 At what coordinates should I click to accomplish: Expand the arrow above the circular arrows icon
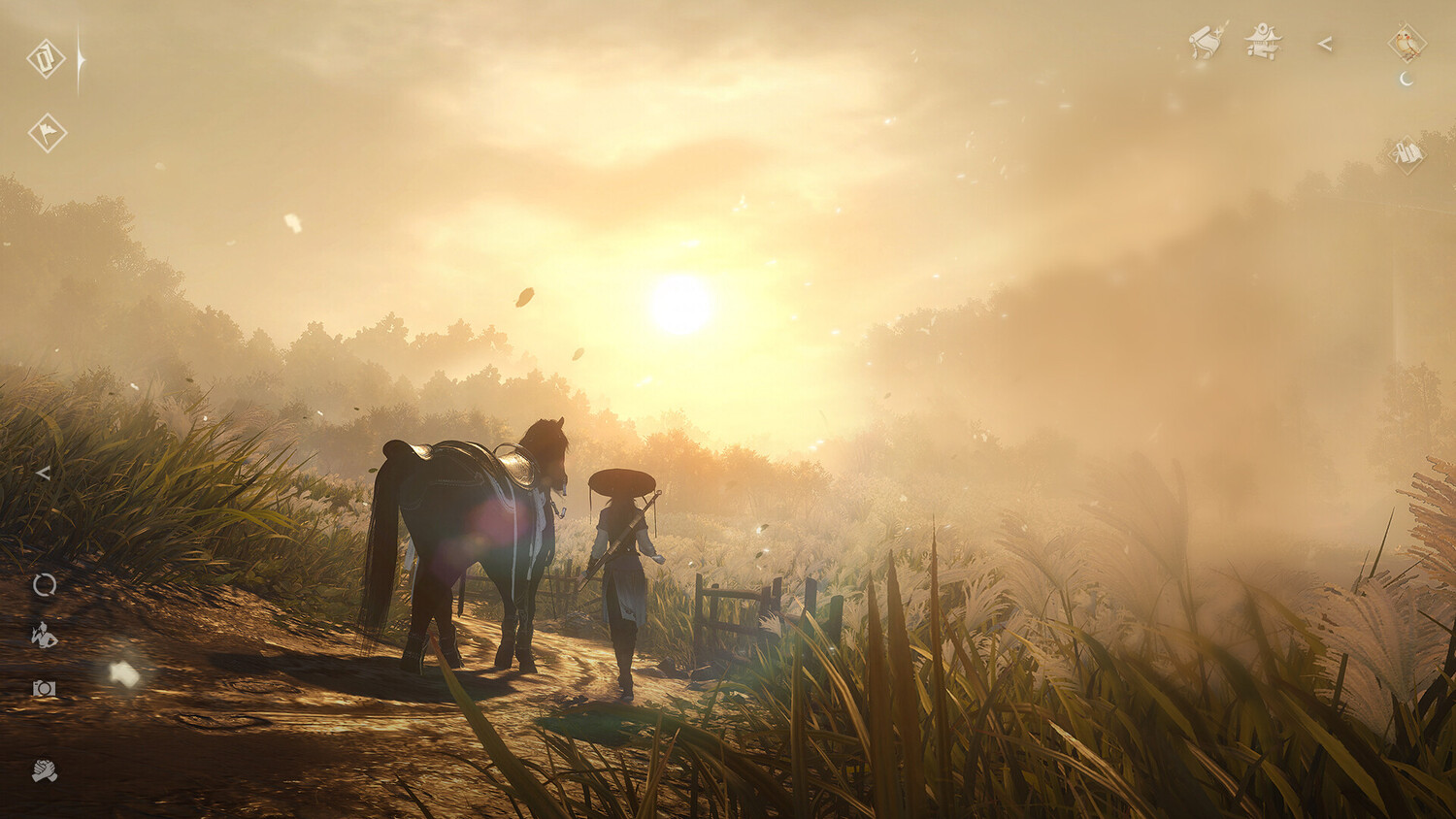pos(43,473)
